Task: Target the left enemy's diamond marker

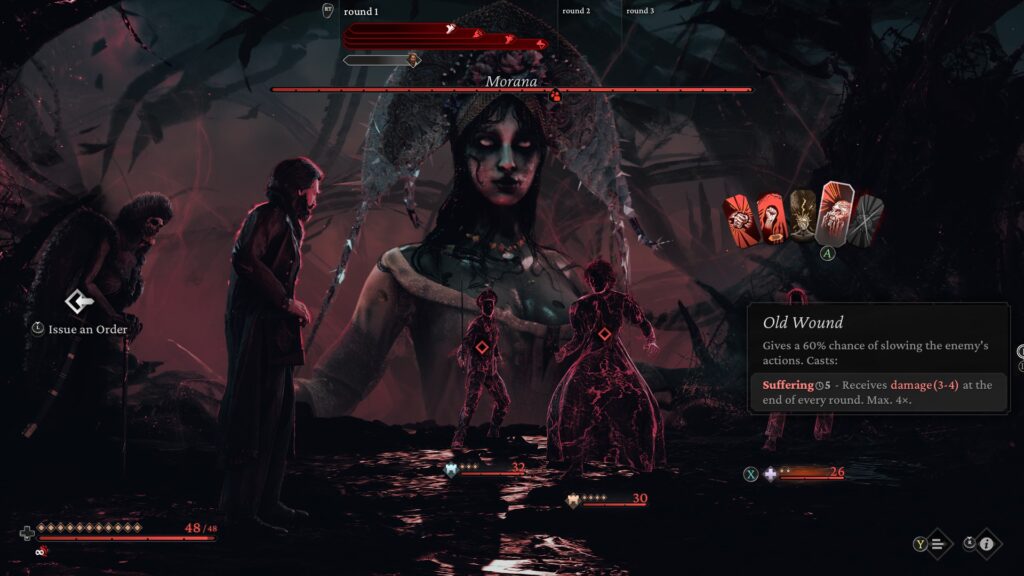Action: pos(481,347)
